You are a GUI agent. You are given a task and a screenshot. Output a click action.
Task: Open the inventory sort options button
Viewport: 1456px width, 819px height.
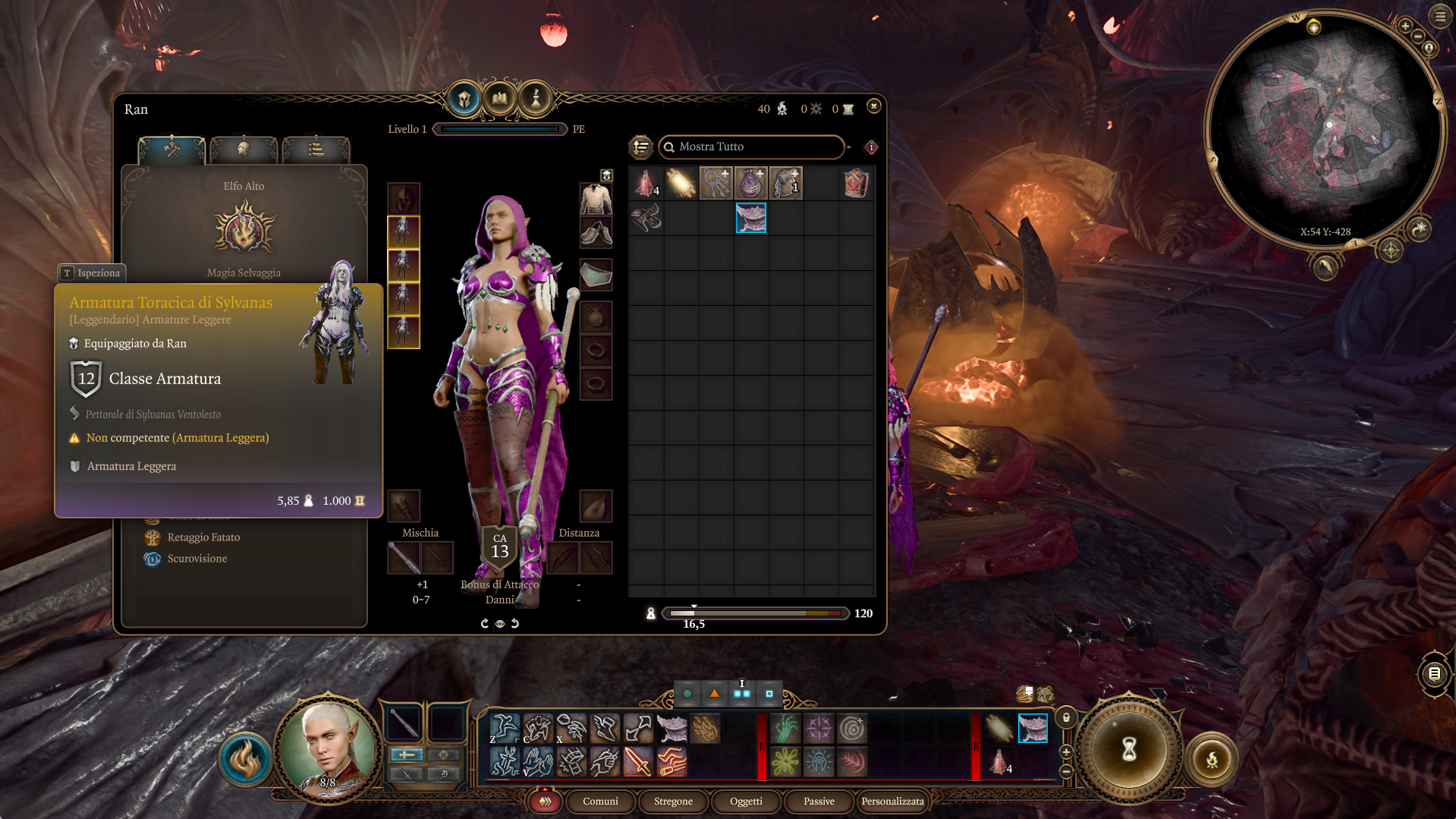[641, 146]
